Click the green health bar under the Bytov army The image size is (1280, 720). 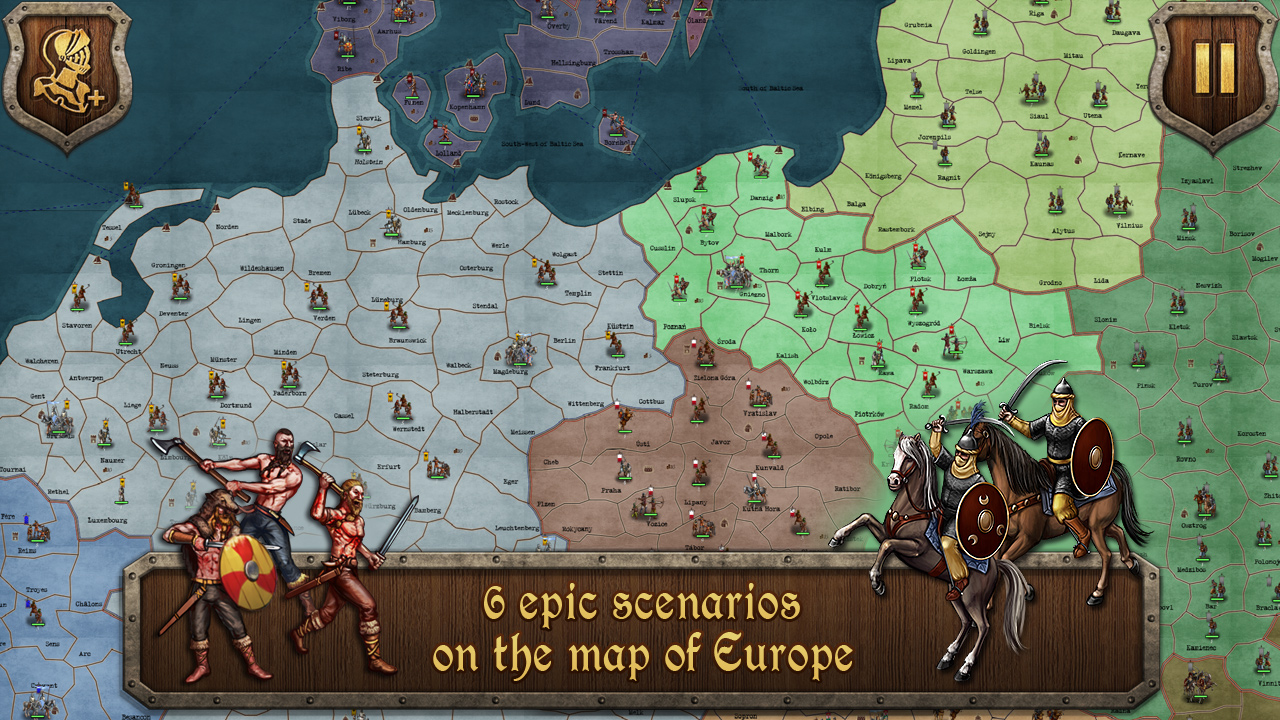click(x=706, y=232)
